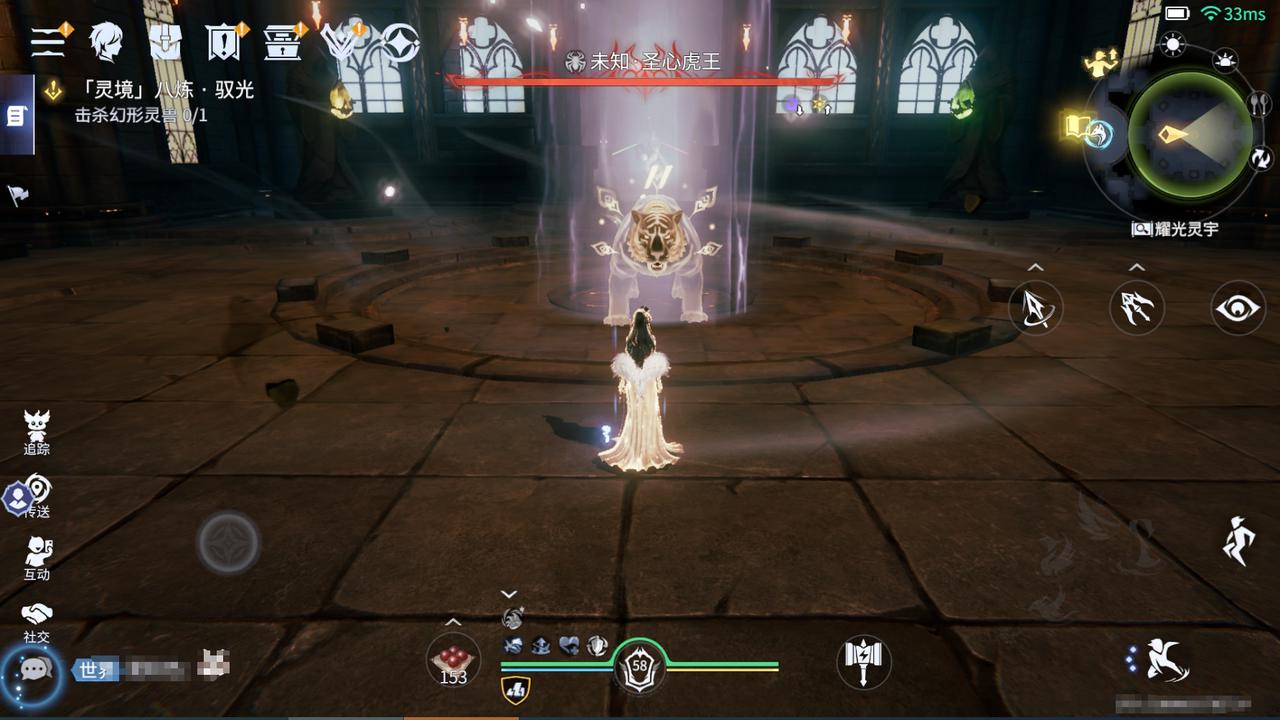Use the red berry item slot

coord(453,661)
